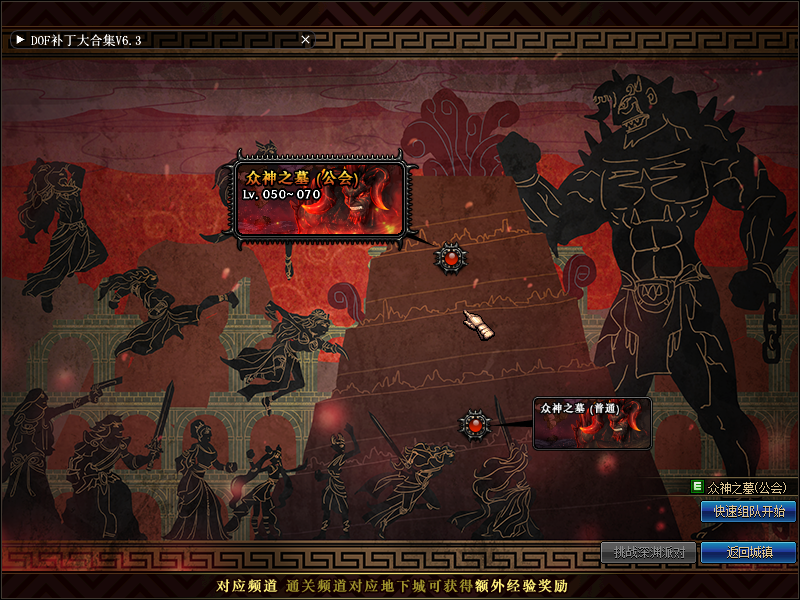The height and width of the screenshot is (600, 800).
Task: Return to town with 返回城镇
Action: [x=748, y=552]
